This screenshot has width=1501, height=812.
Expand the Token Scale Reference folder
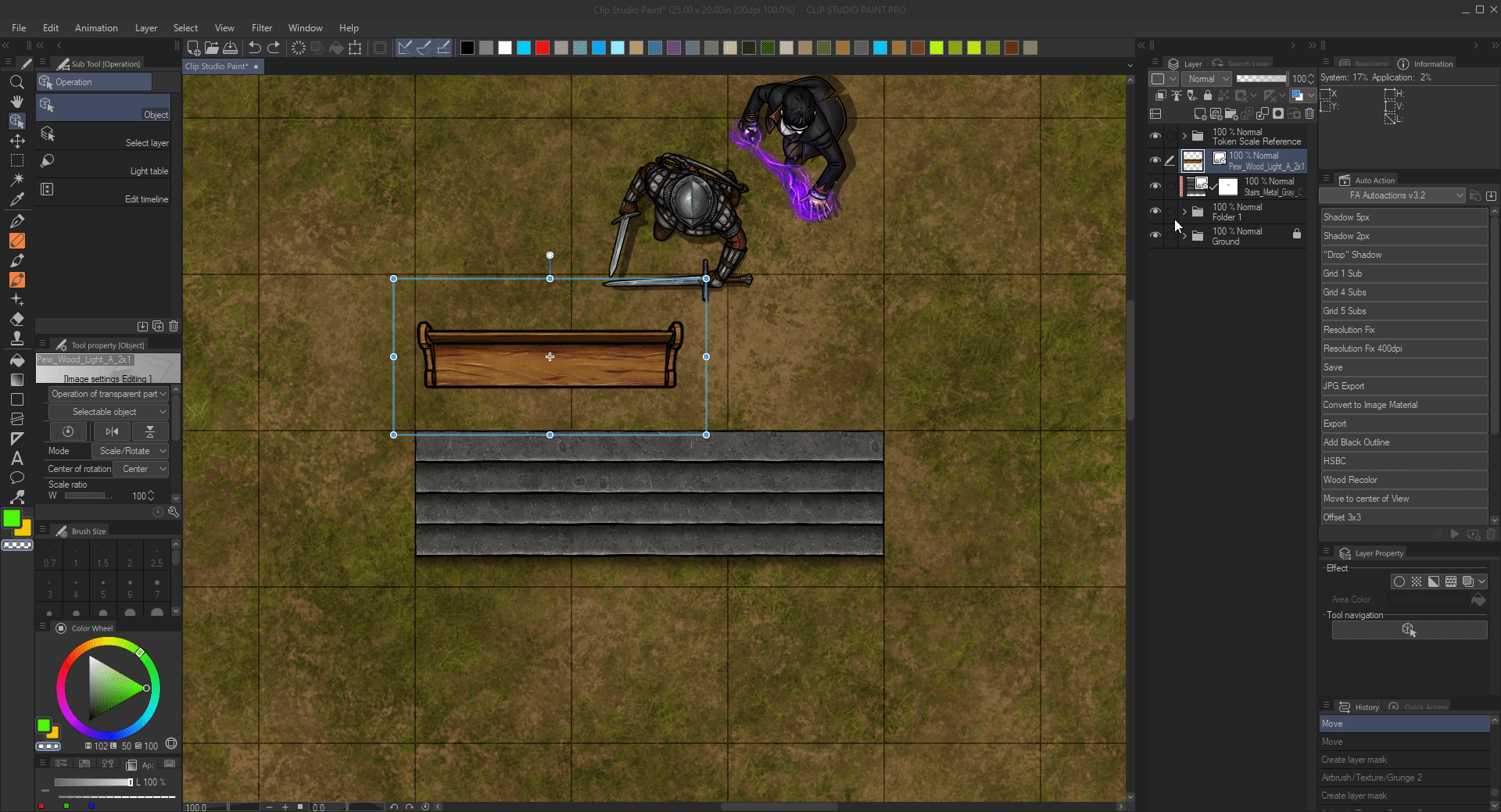click(x=1184, y=136)
